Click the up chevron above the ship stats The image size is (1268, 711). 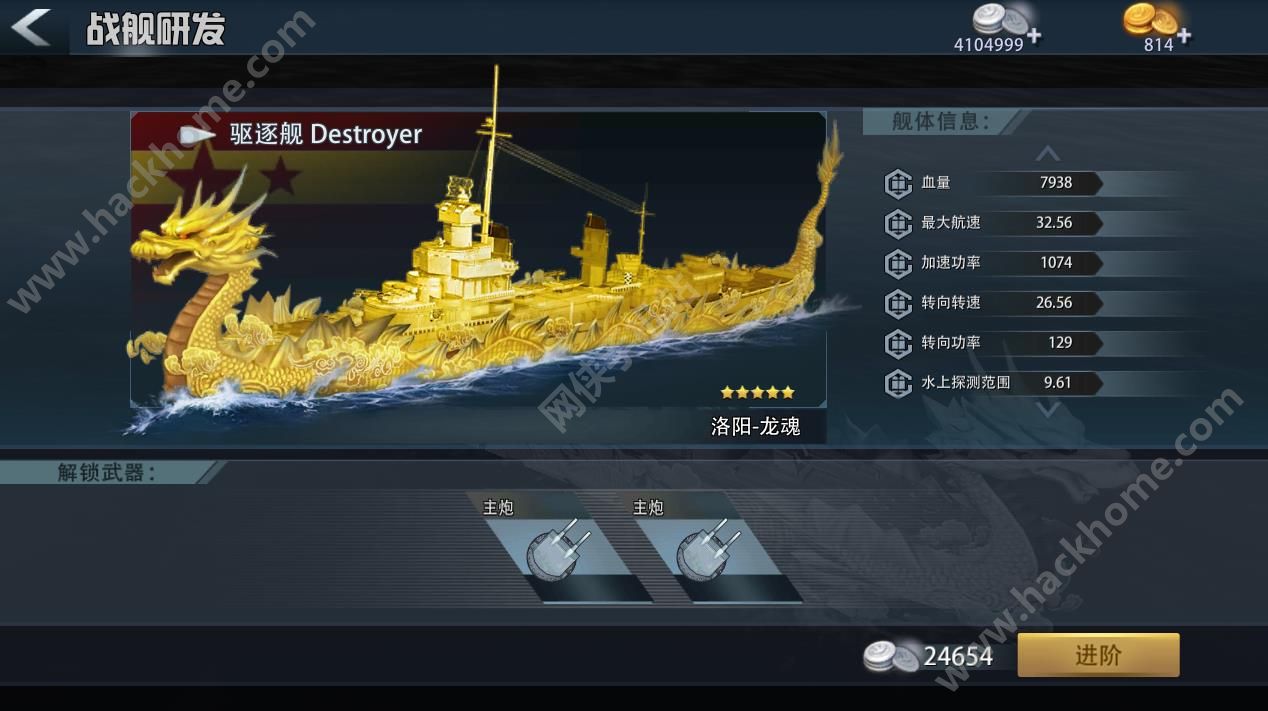[x=1047, y=154]
